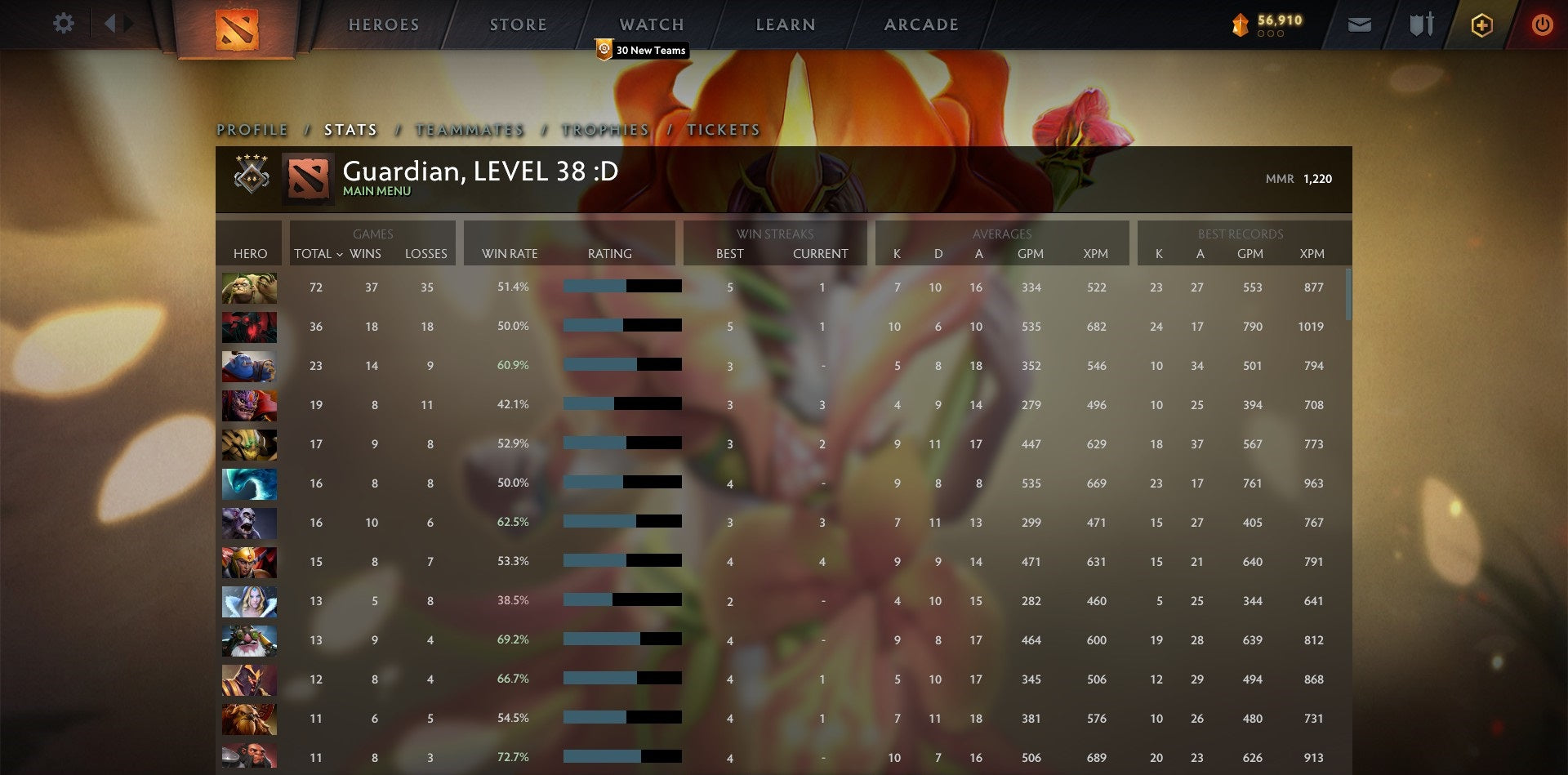The image size is (1568, 775).
Task: Sort by the TOTAL column chevron
Action: 341,254
